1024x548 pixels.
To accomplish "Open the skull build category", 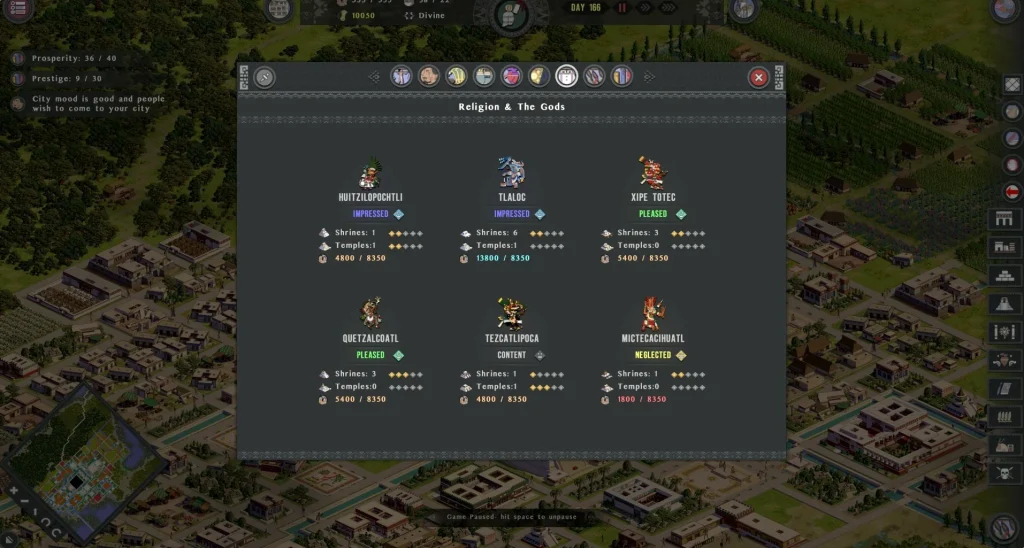I will [x=1004, y=472].
